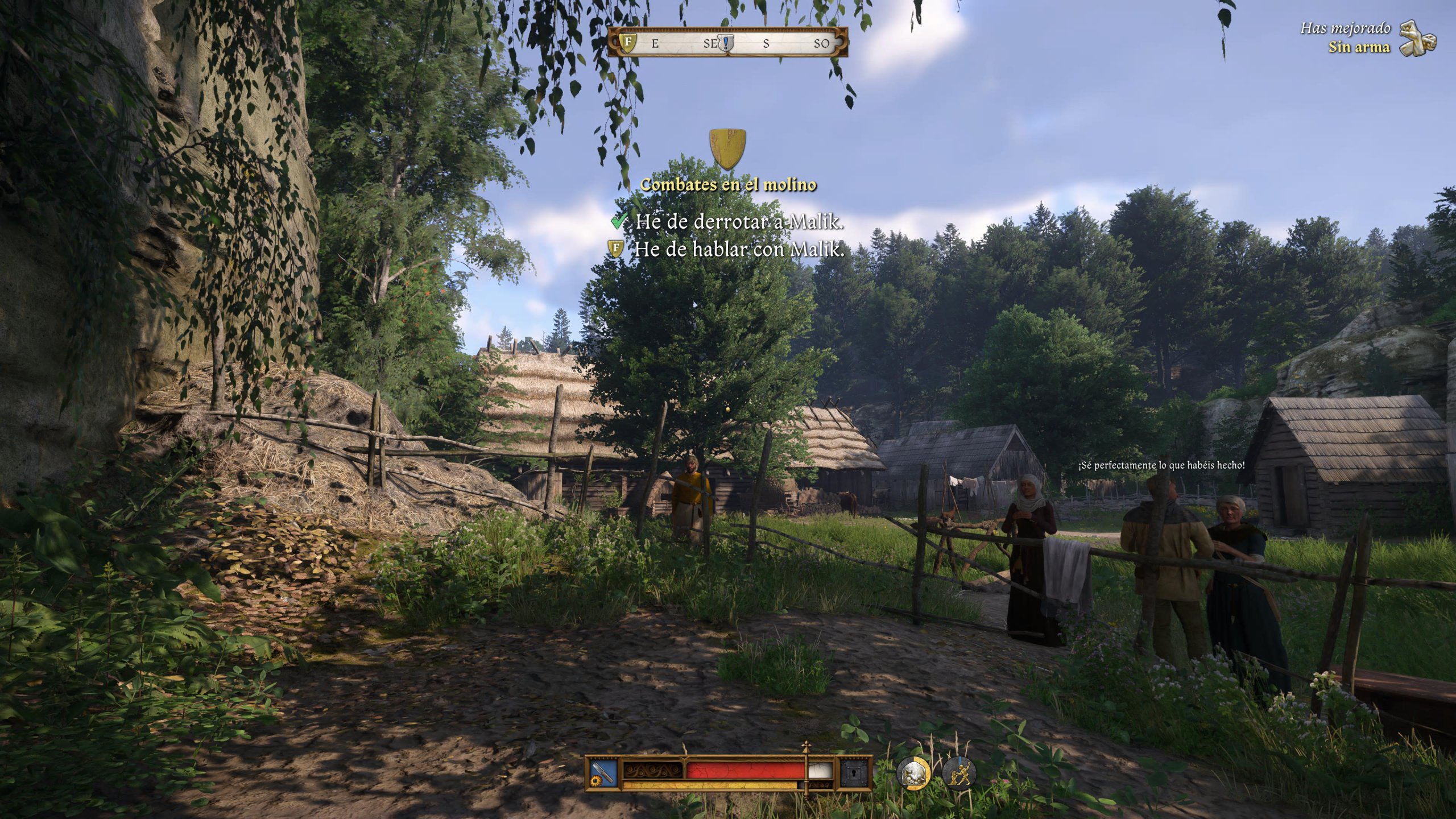Viewport: 1456px width, 819px height.
Task: Open the Sin arma skill upgrade notification
Action: (1359, 47)
